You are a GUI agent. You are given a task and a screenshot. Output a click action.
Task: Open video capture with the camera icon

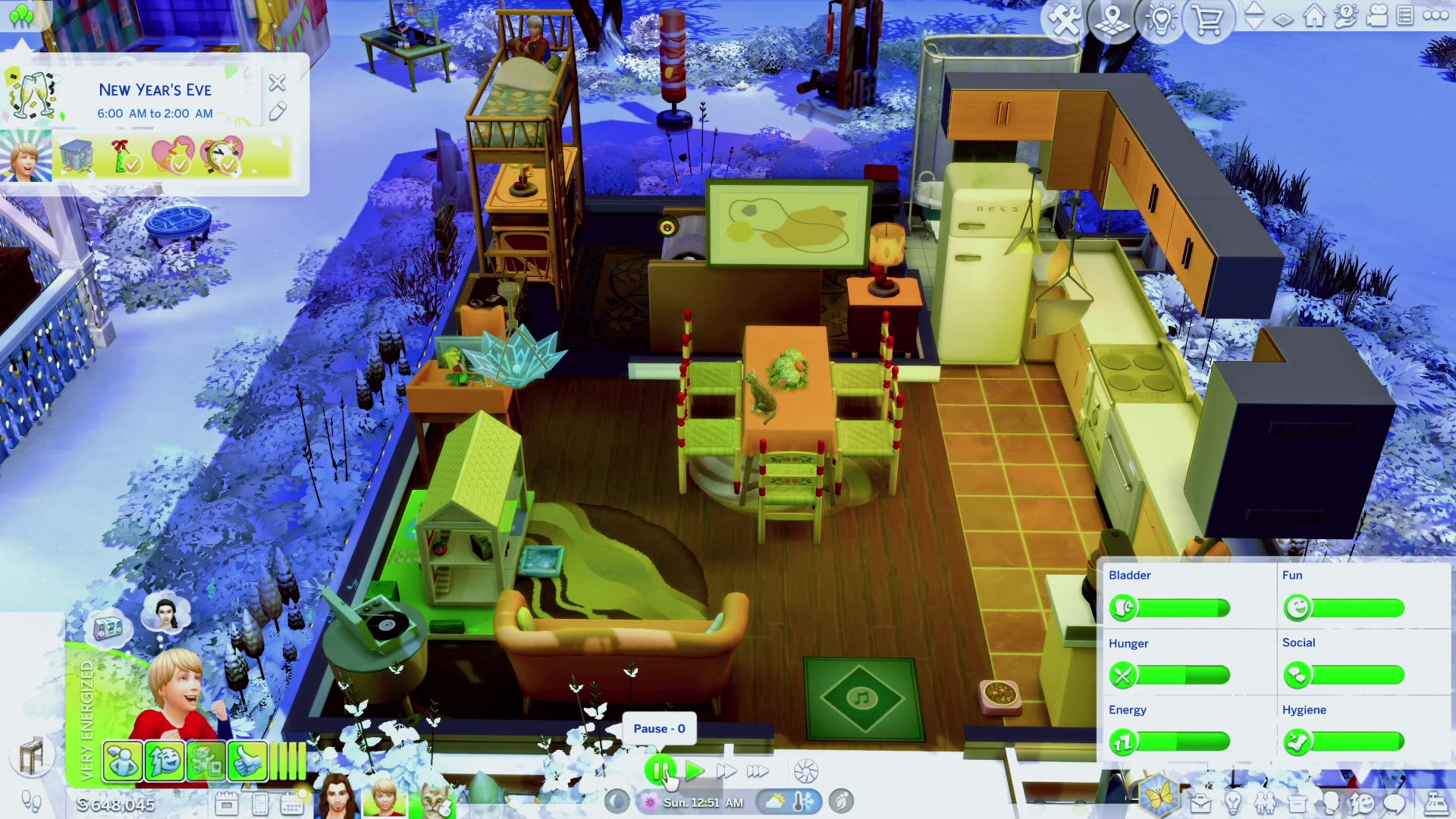click(x=1377, y=15)
